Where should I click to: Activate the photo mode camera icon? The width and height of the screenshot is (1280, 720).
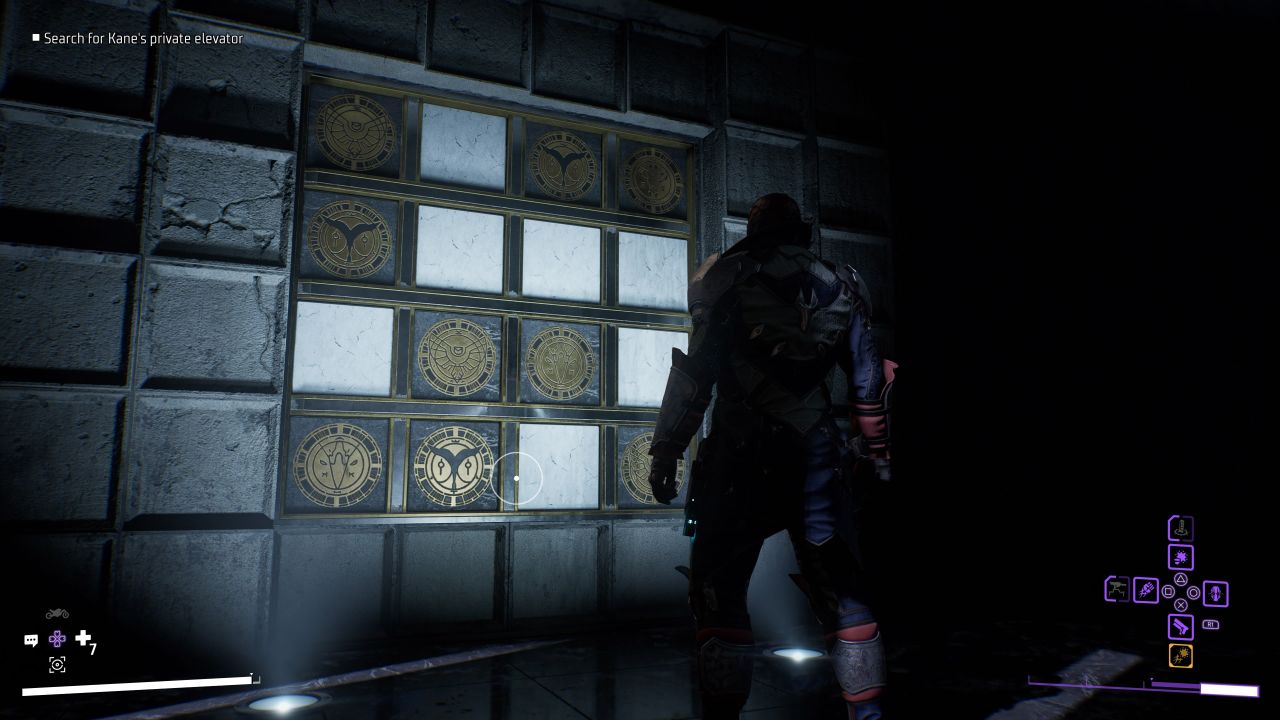coord(58,664)
